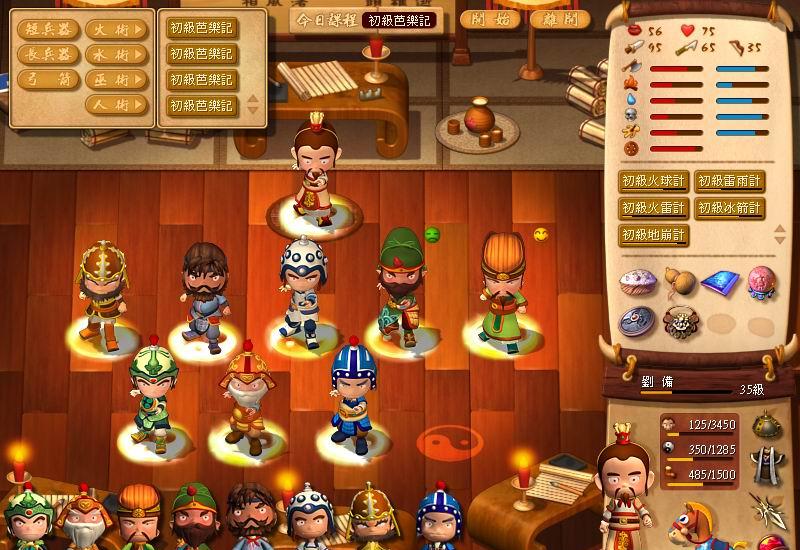This screenshot has width=800, height=550.
Task: Click the helmet equipment slot
Action: 767,425
